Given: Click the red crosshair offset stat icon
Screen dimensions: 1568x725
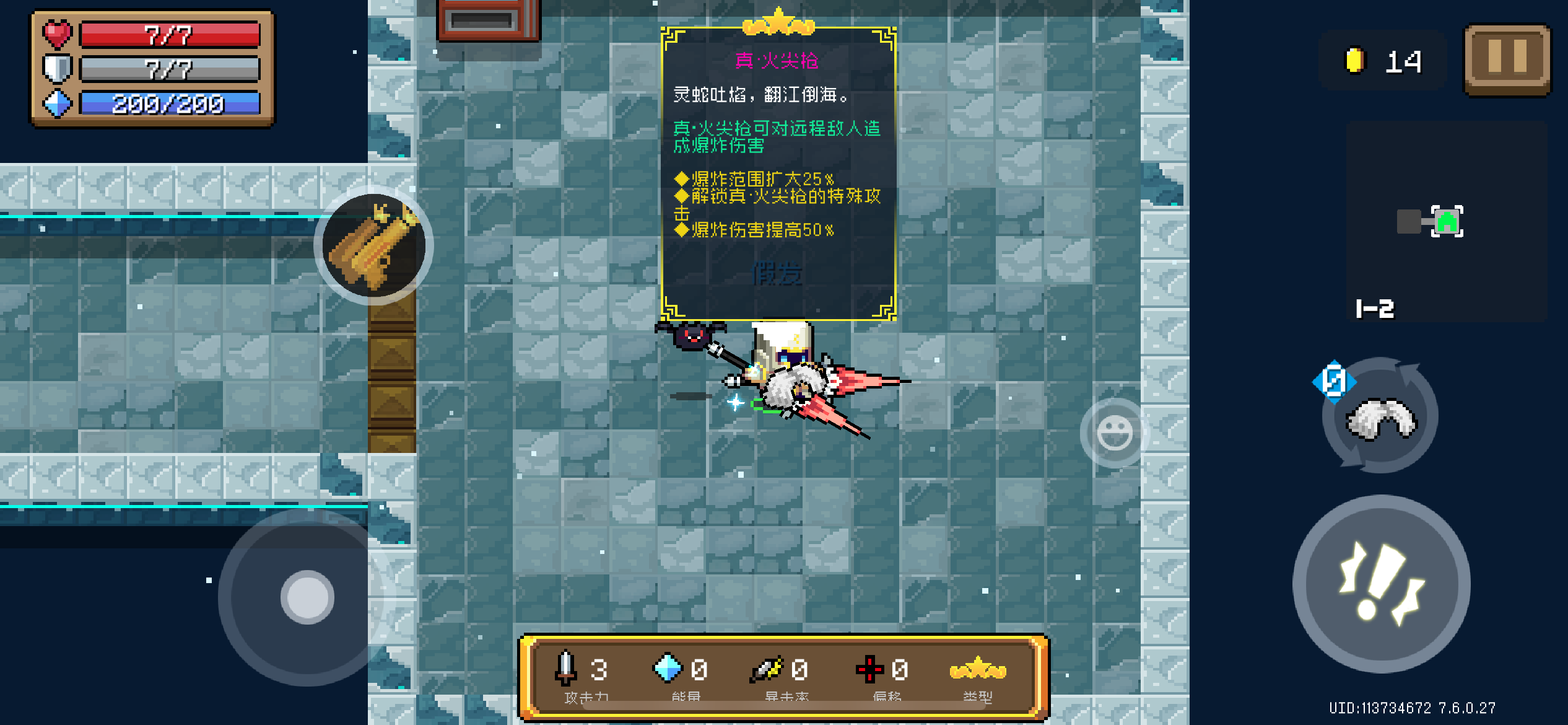Looking at the screenshot, I should pyautogui.click(x=869, y=670).
